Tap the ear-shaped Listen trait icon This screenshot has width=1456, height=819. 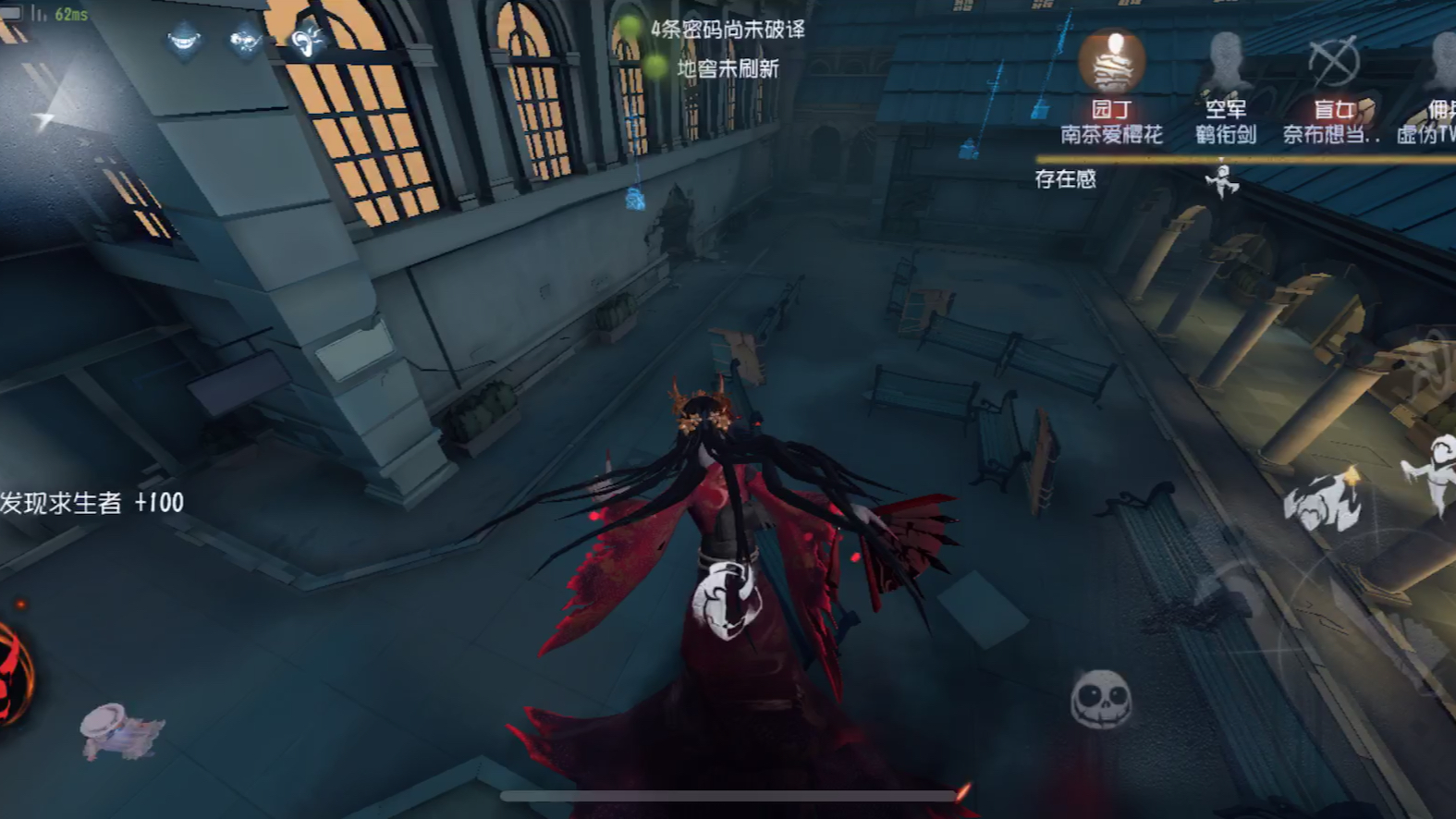(305, 41)
